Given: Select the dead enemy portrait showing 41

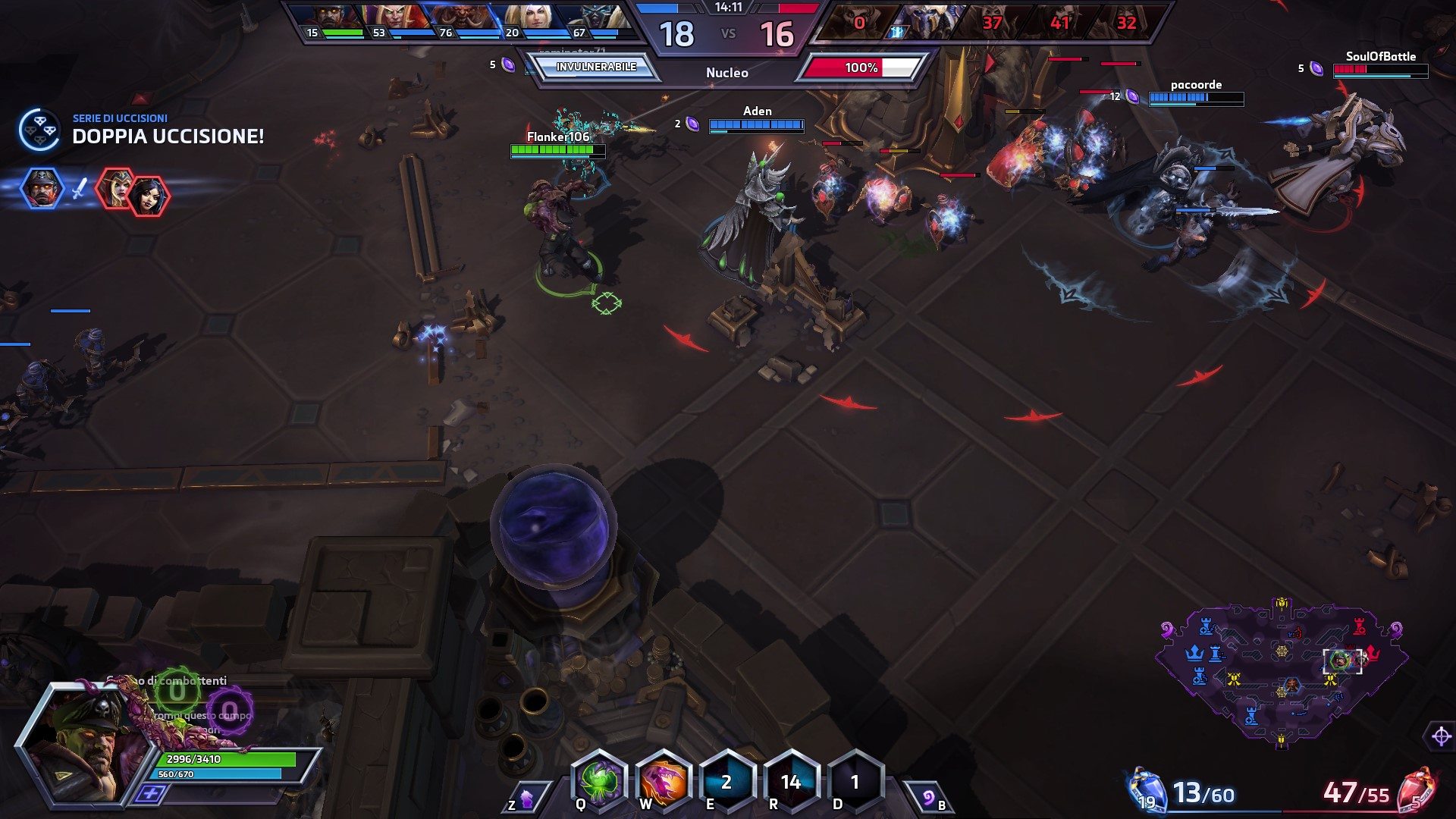Looking at the screenshot, I should (x=1059, y=21).
